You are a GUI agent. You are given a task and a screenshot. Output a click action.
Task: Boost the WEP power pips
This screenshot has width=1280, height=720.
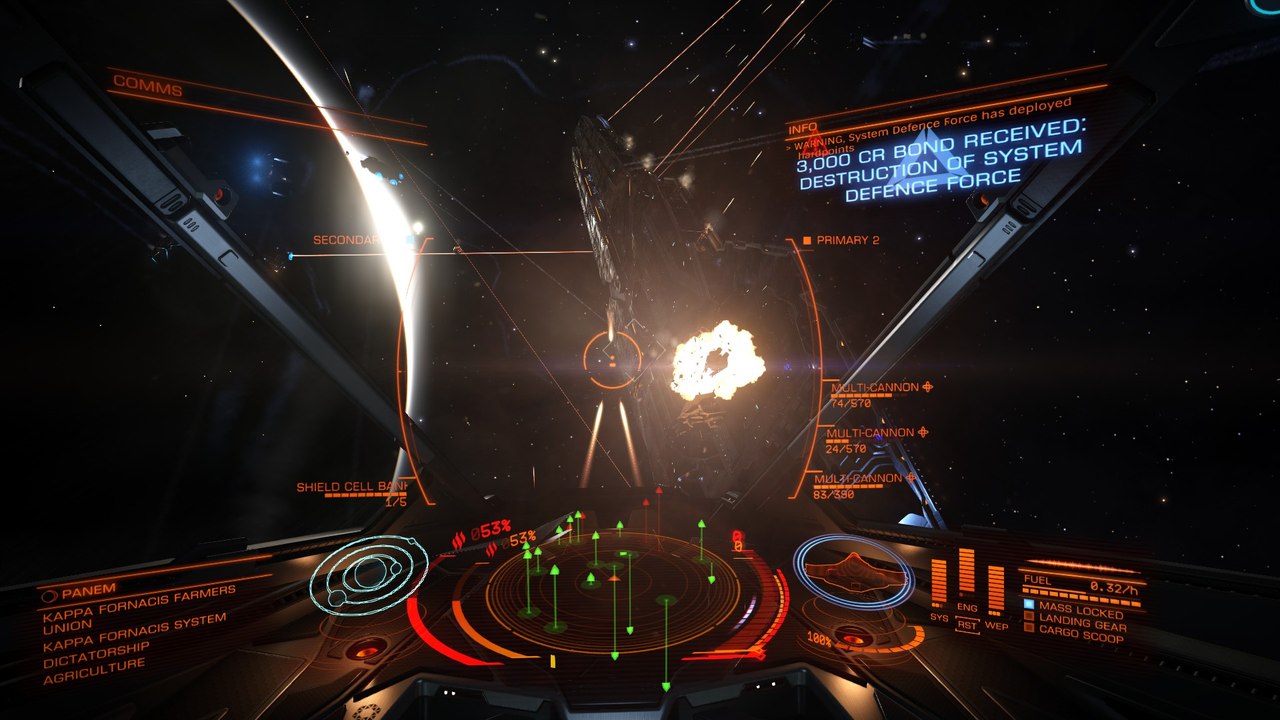pos(996,590)
